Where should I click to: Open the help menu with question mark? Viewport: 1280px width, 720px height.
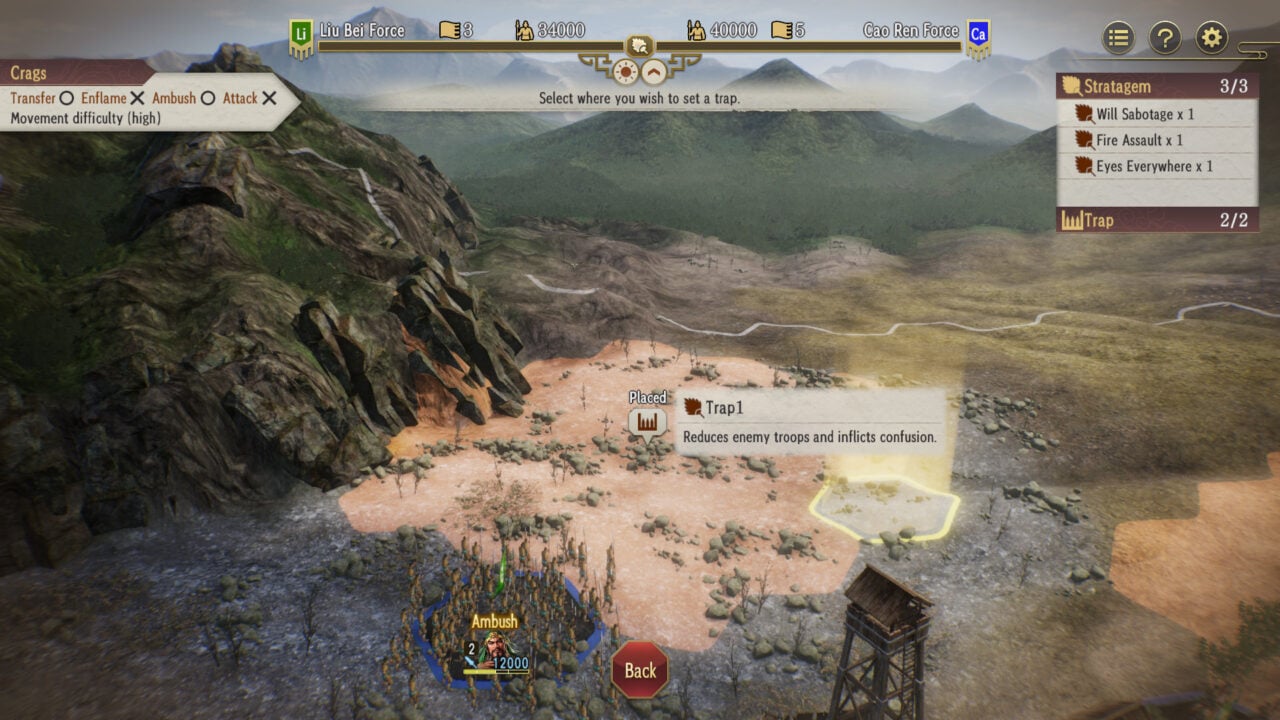coord(1166,38)
